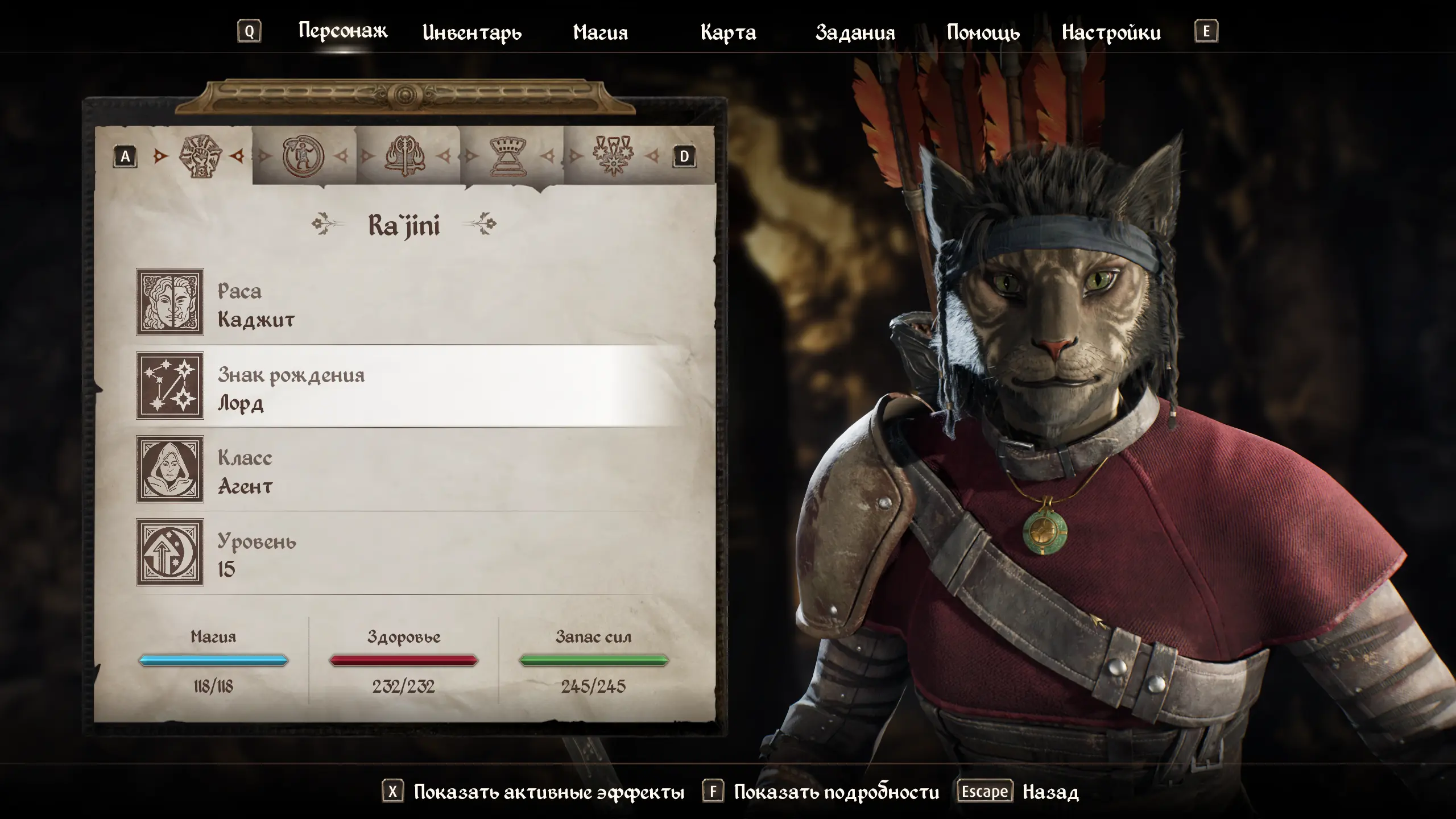This screenshot has height=819, width=1456.
Task: Open the Помощь tab
Action: (x=983, y=32)
